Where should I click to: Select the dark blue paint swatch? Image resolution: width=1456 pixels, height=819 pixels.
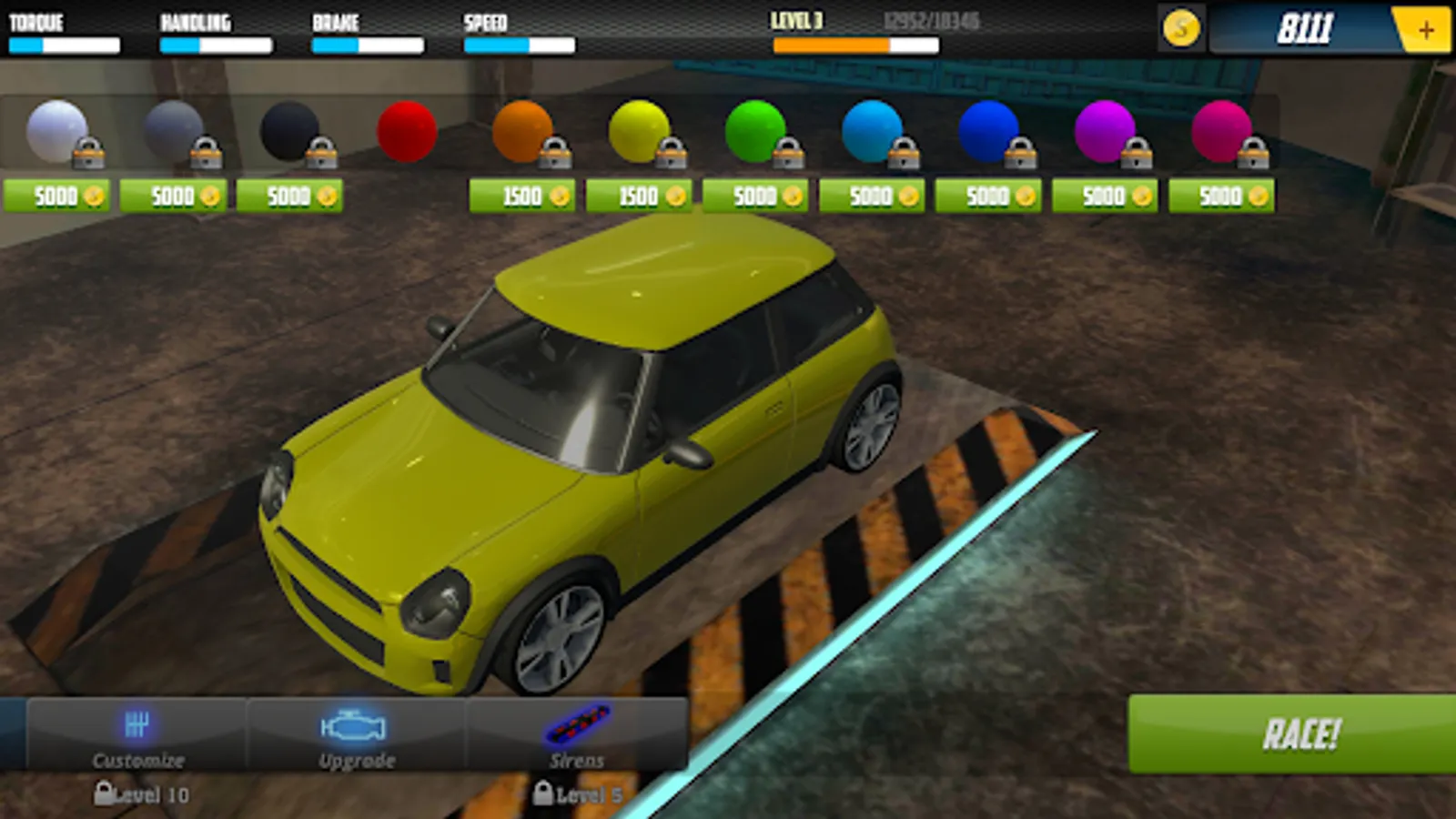tap(987, 132)
